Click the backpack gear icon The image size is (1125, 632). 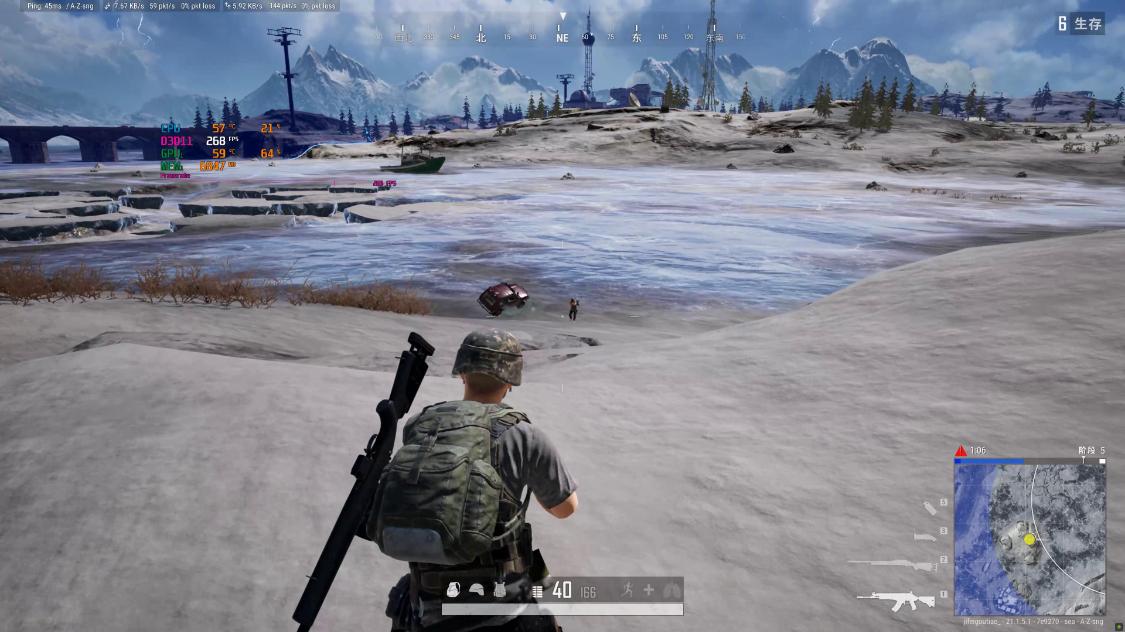point(453,590)
